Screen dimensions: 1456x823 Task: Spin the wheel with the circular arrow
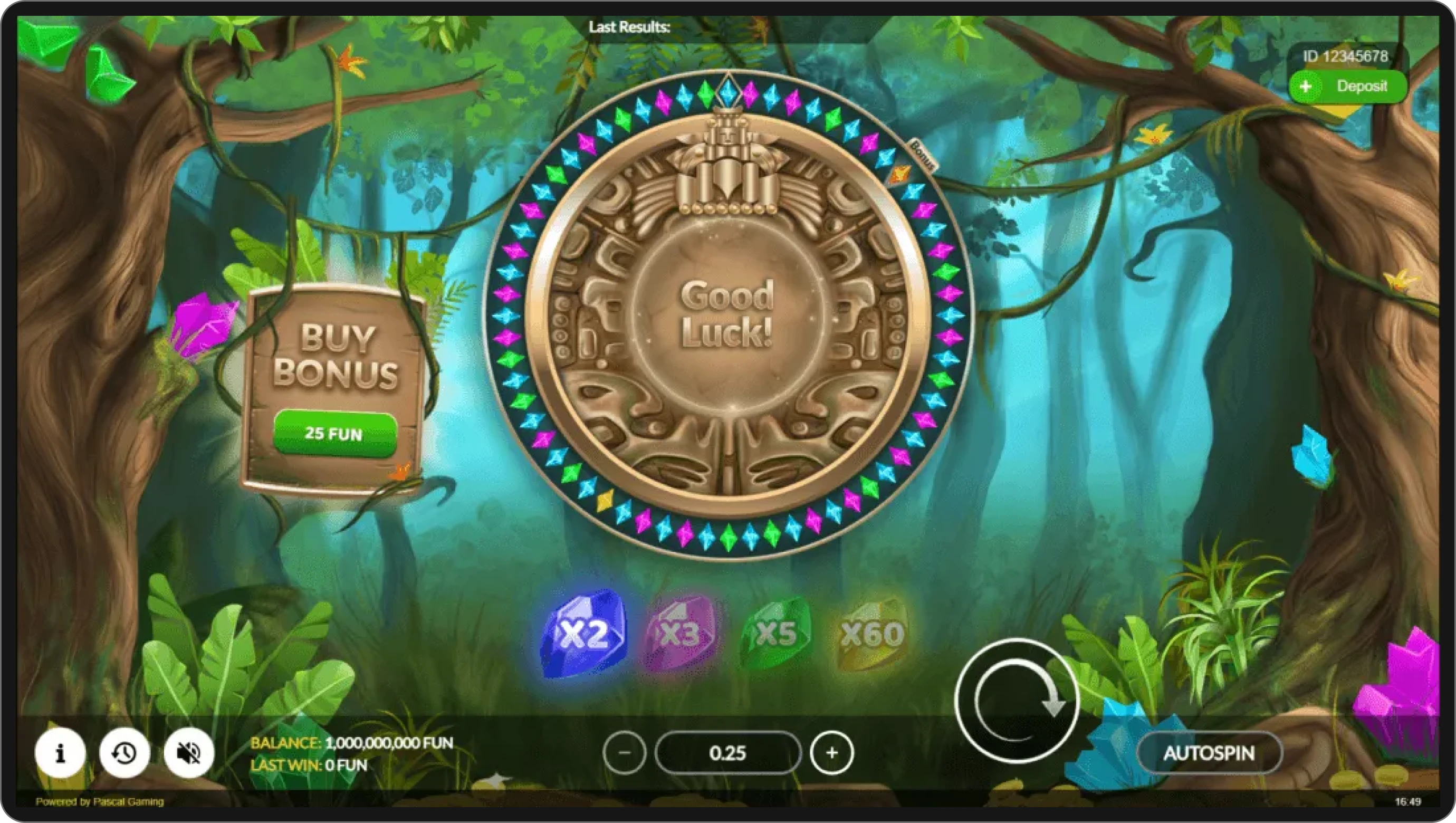[x=1016, y=701]
